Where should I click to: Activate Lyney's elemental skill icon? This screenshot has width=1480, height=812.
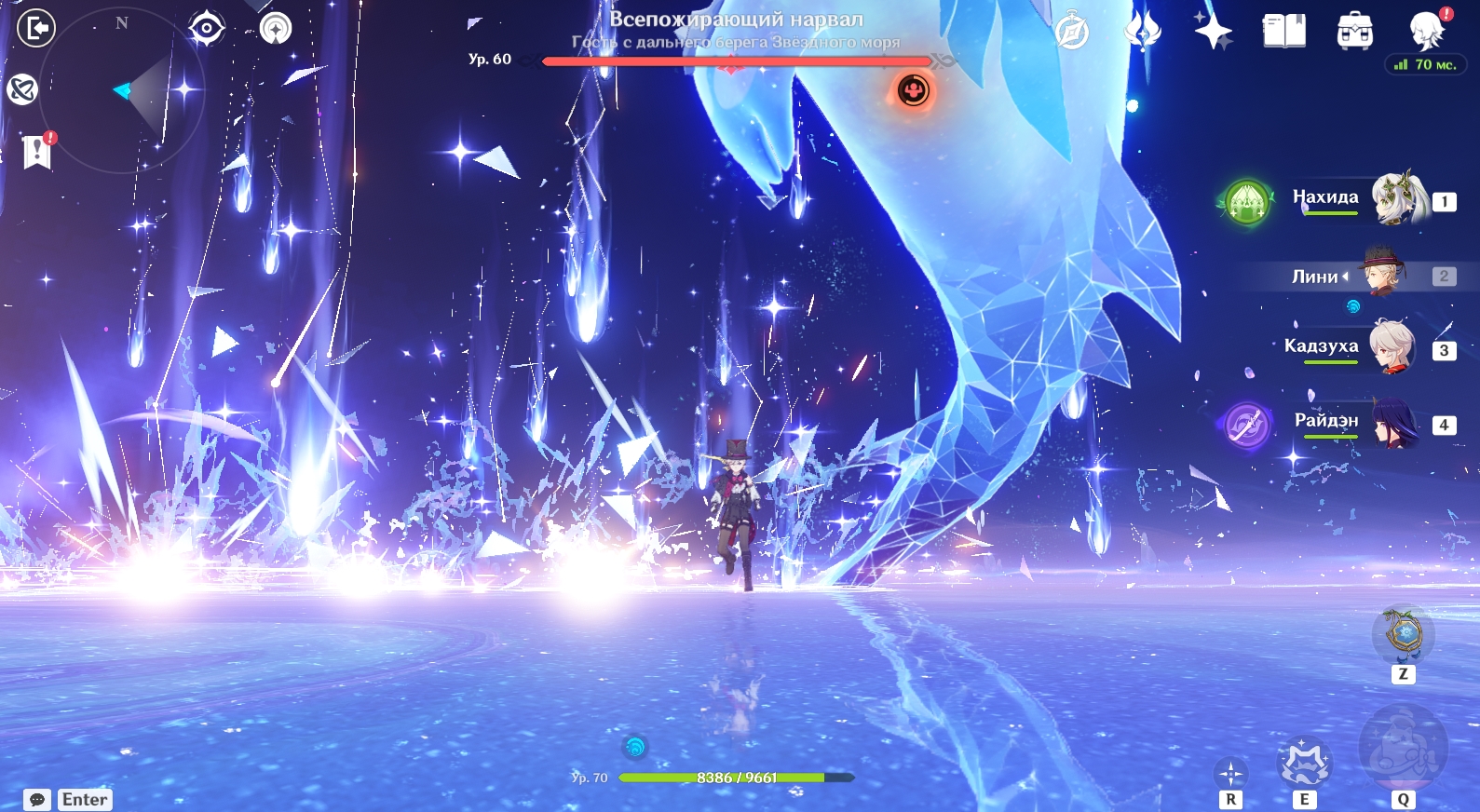coord(1304,764)
